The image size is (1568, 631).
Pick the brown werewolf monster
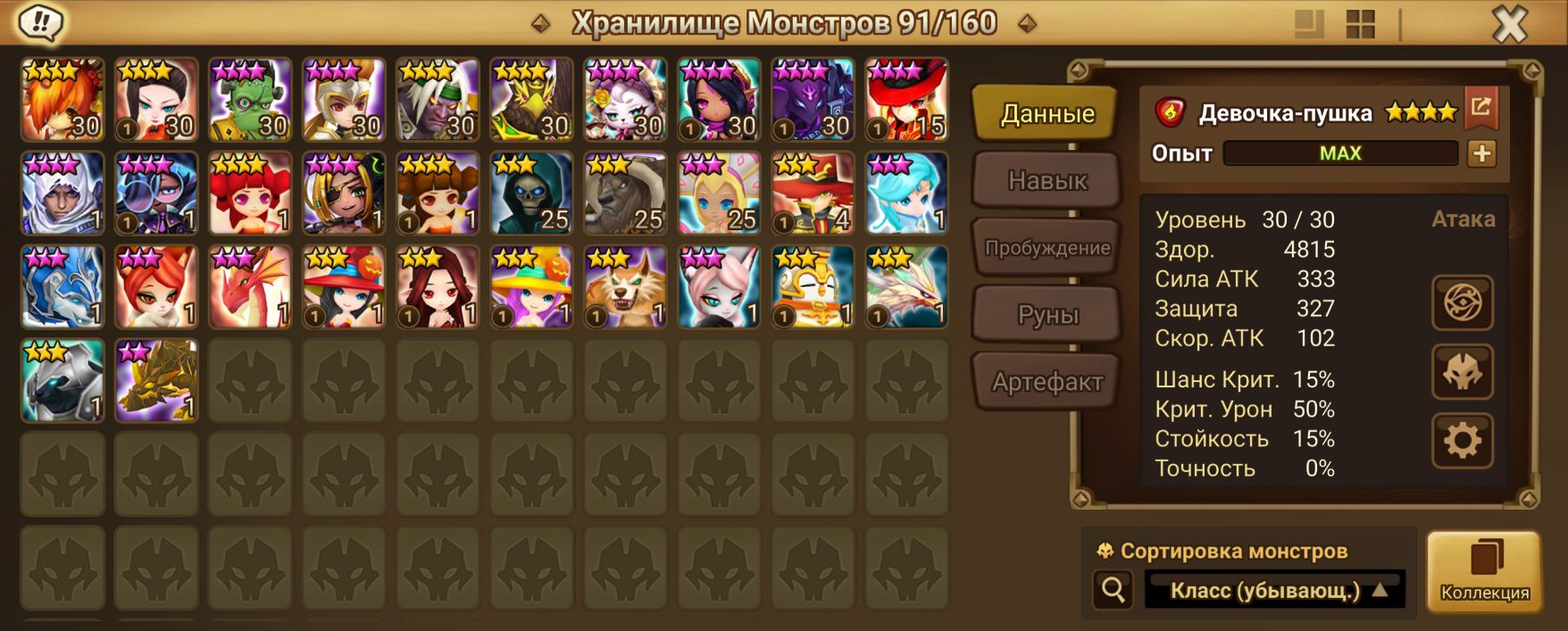click(x=625, y=287)
